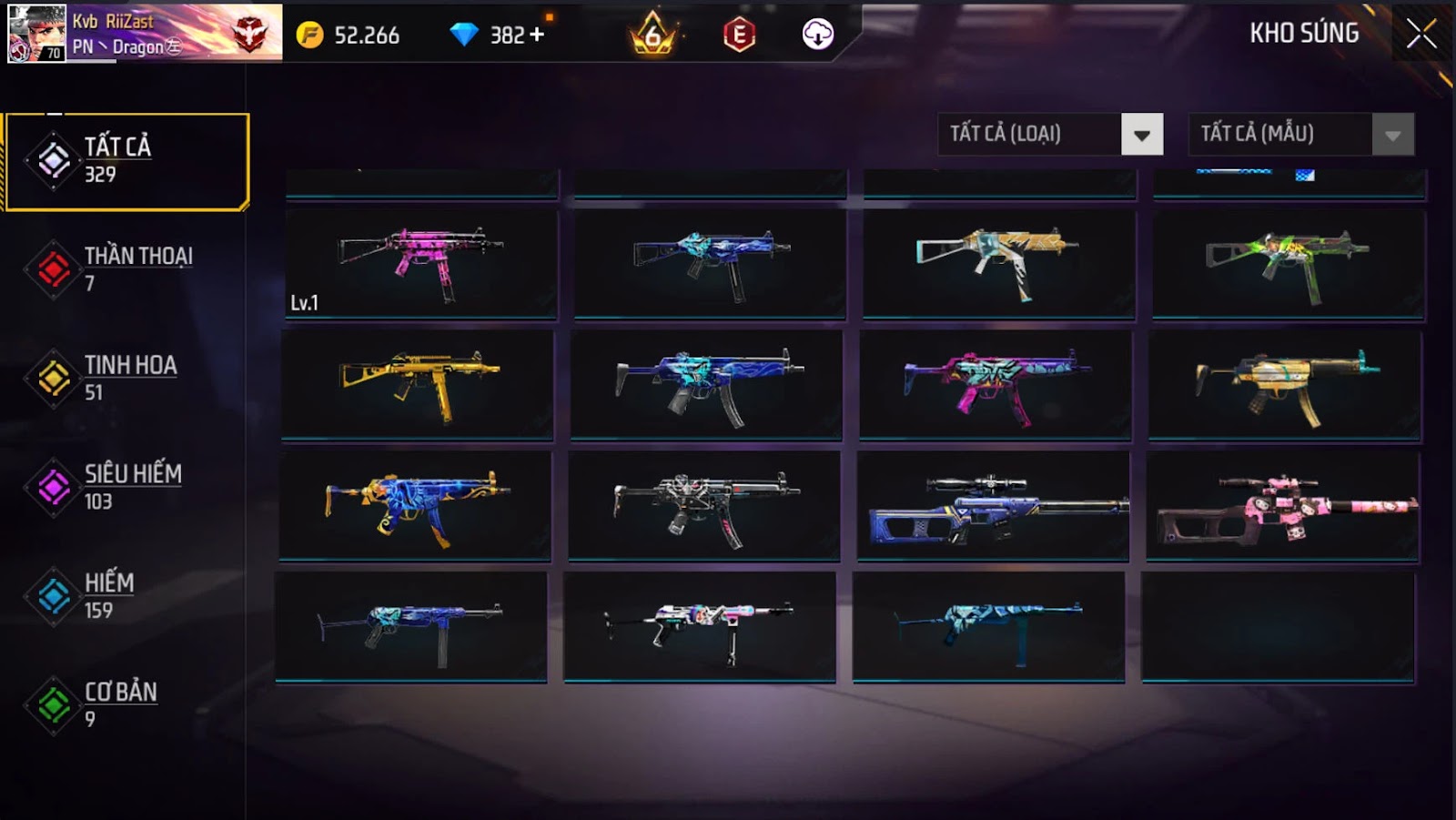The width and height of the screenshot is (1456, 820).
Task: Switch to the Tất Cả category
Action: (x=126, y=161)
